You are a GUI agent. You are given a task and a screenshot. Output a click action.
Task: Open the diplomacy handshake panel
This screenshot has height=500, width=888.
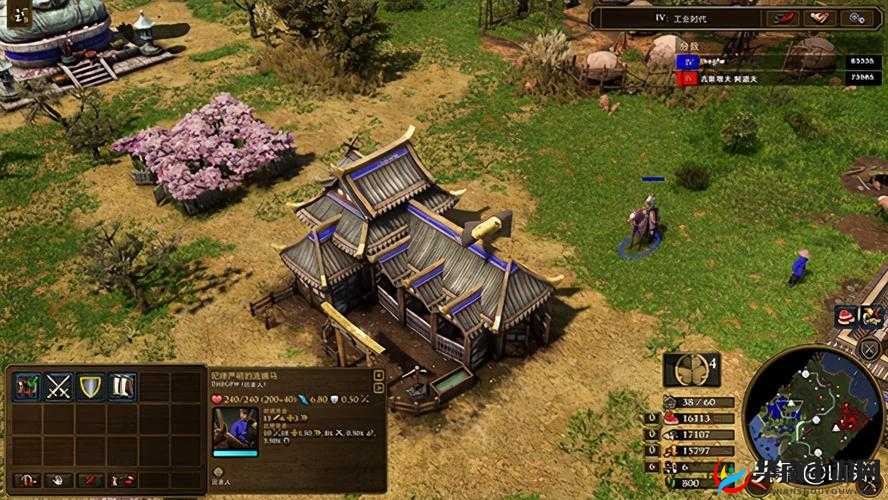(821, 17)
